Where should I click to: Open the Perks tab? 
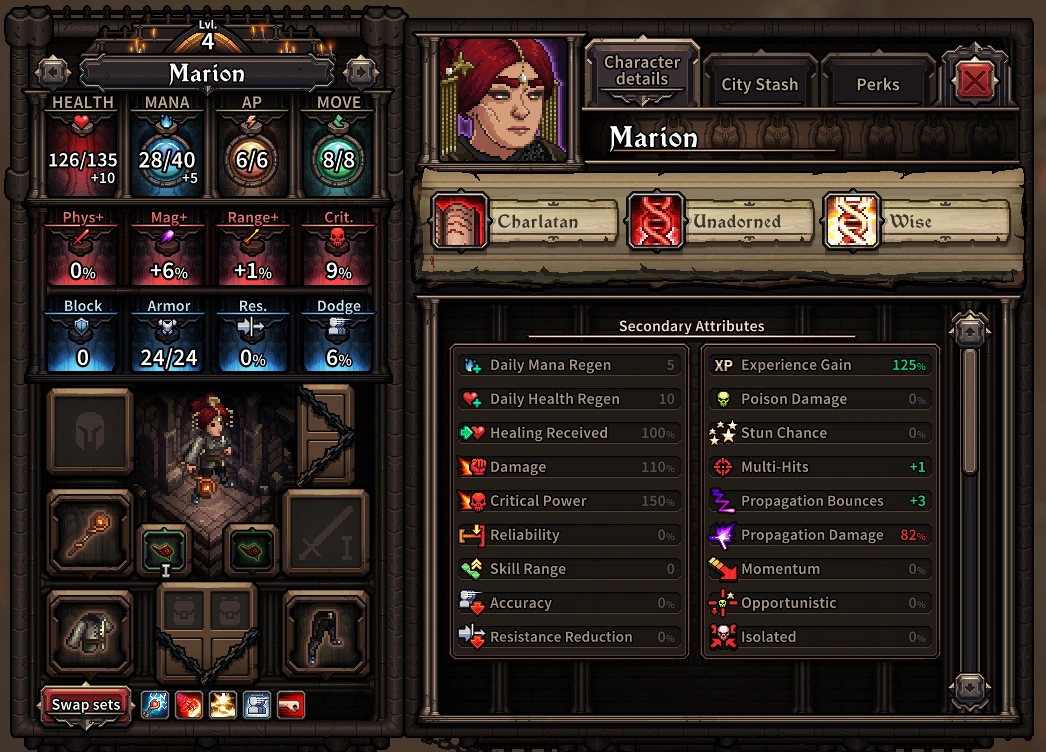[877, 84]
